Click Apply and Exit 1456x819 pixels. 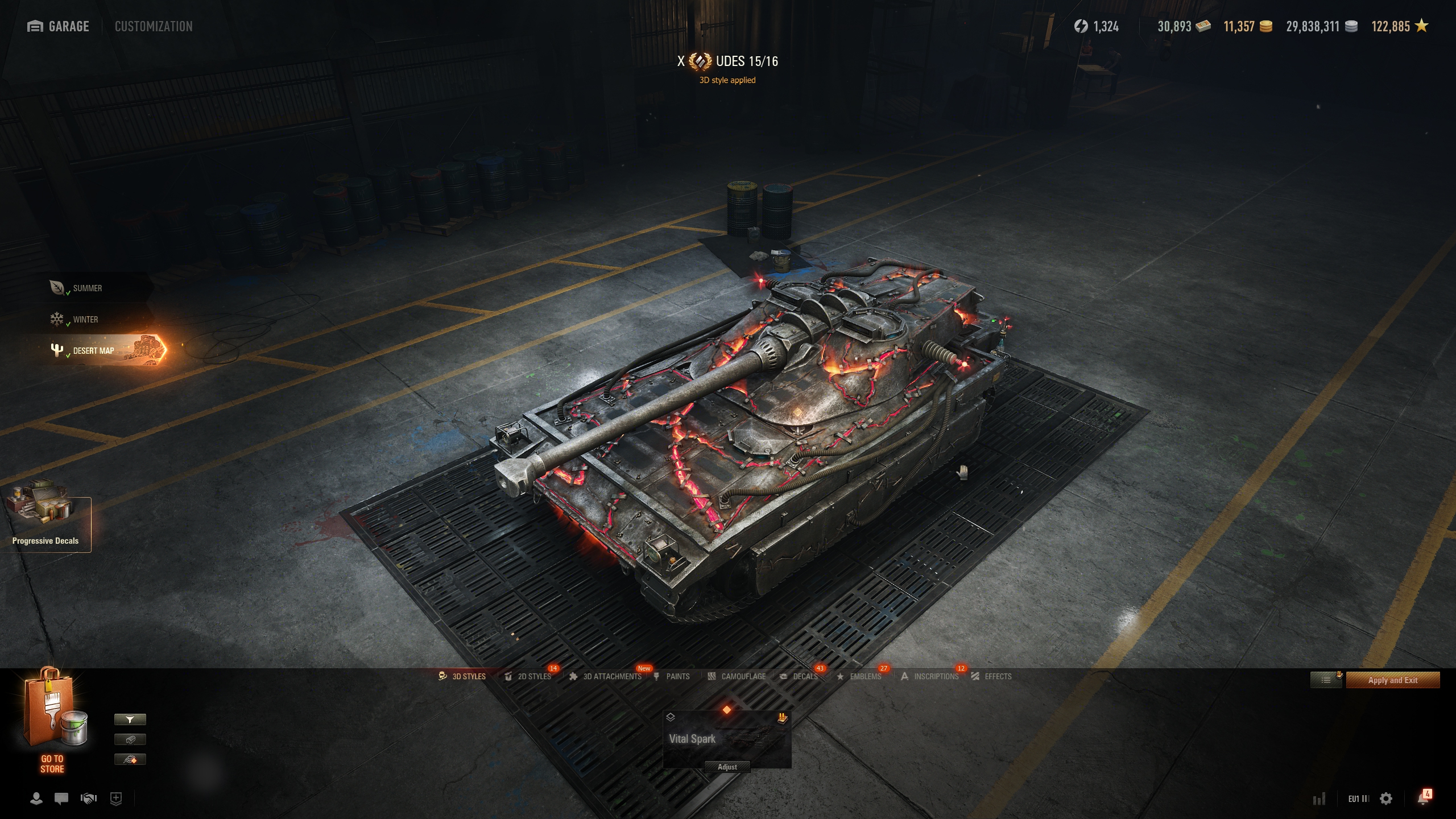pos(1392,680)
